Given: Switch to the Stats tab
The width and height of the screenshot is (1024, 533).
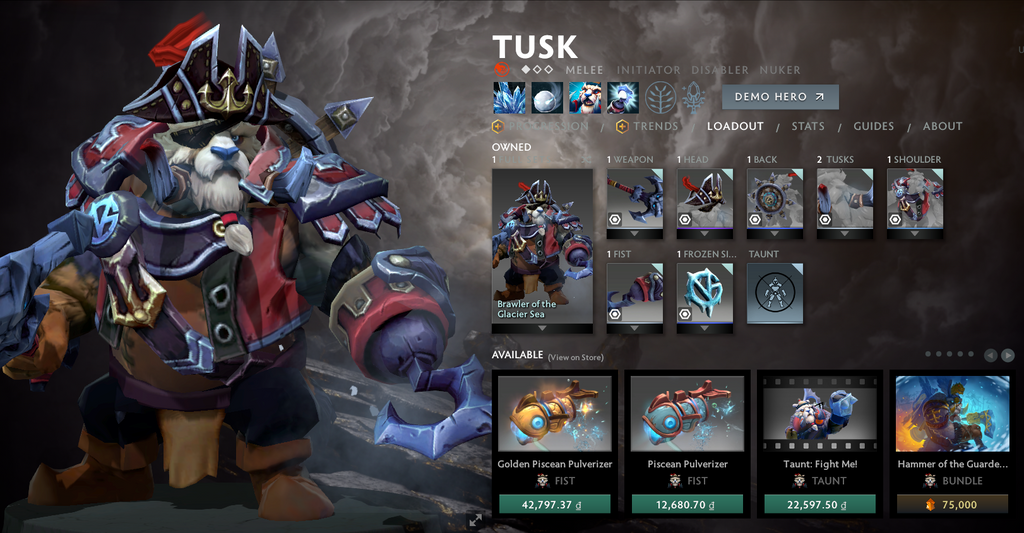Looking at the screenshot, I should [808, 126].
